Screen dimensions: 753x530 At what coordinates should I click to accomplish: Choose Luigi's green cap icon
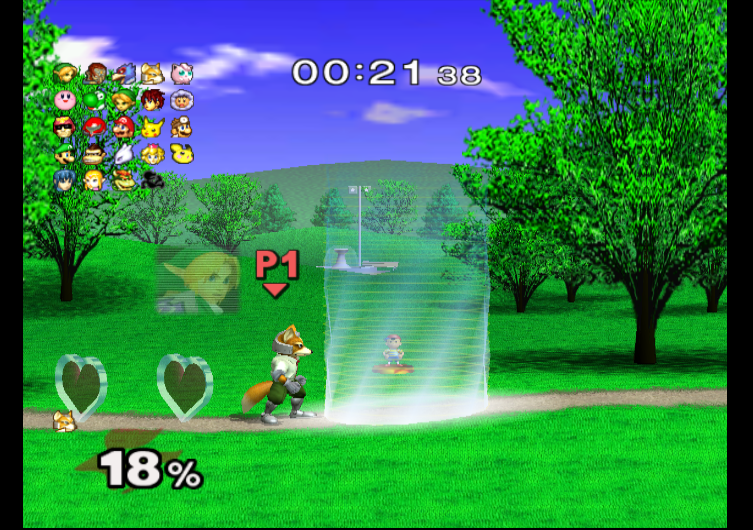click(x=66, y=154)
